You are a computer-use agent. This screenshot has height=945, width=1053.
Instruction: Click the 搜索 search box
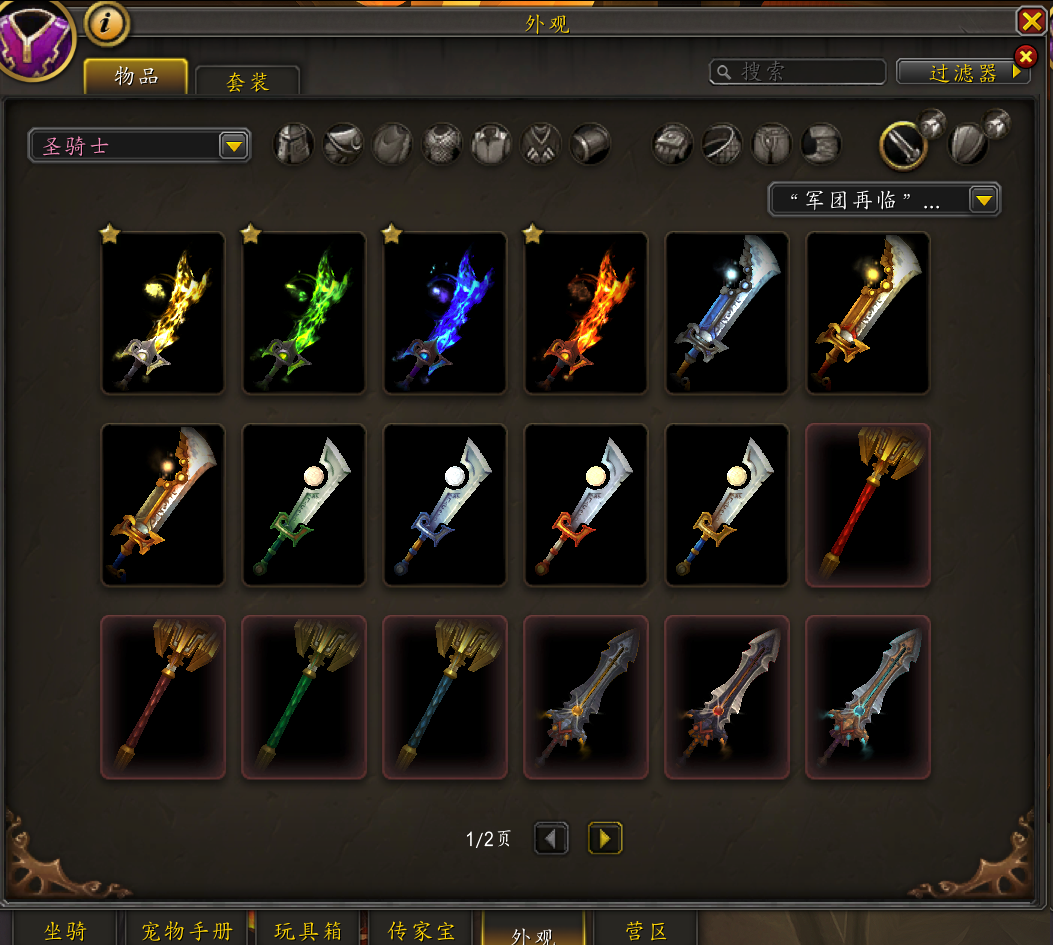[798, 72]
